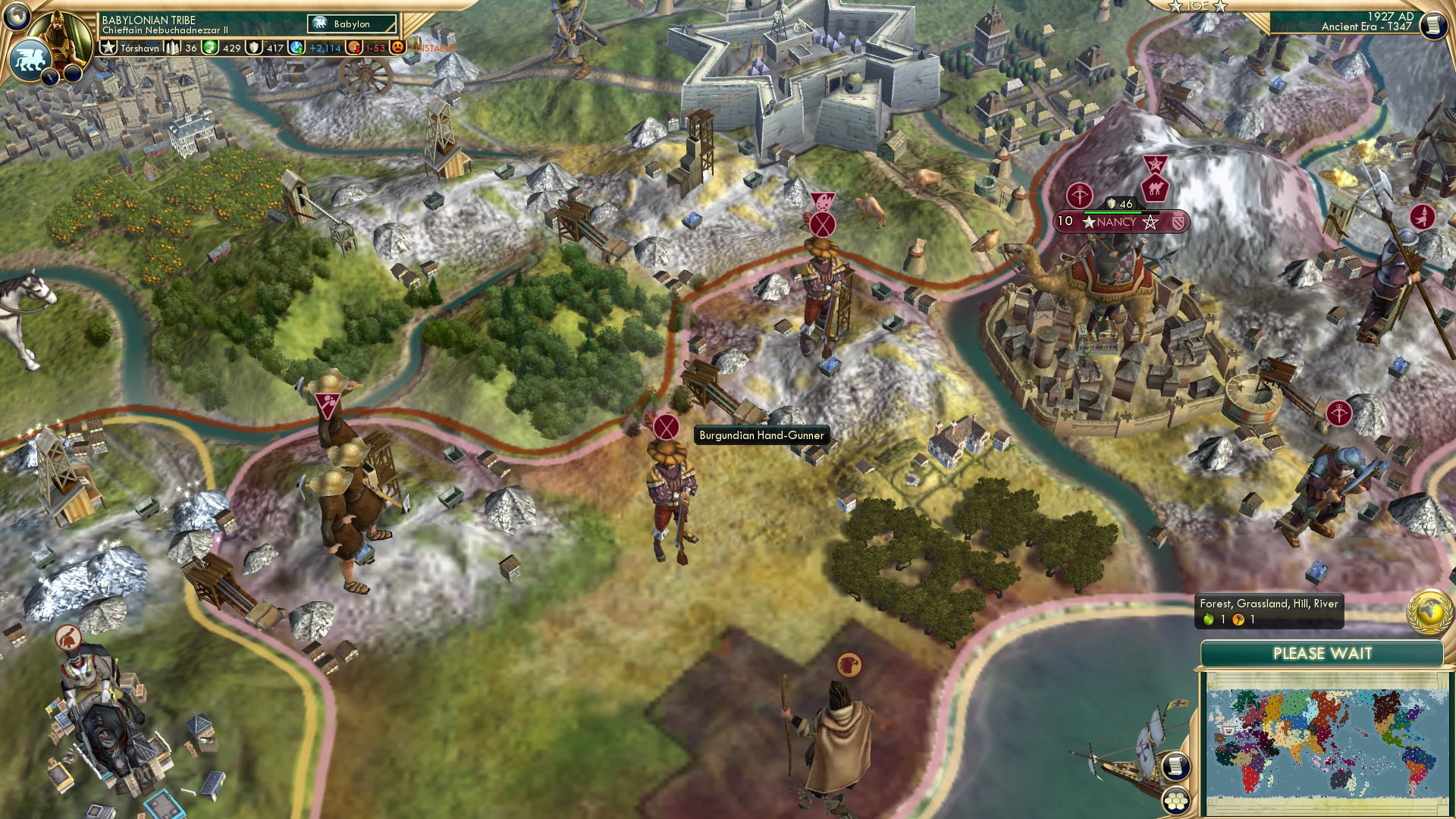Toggle the hex grid overlay icon
1456x819 pixels.
click(x=1176, y=801)
